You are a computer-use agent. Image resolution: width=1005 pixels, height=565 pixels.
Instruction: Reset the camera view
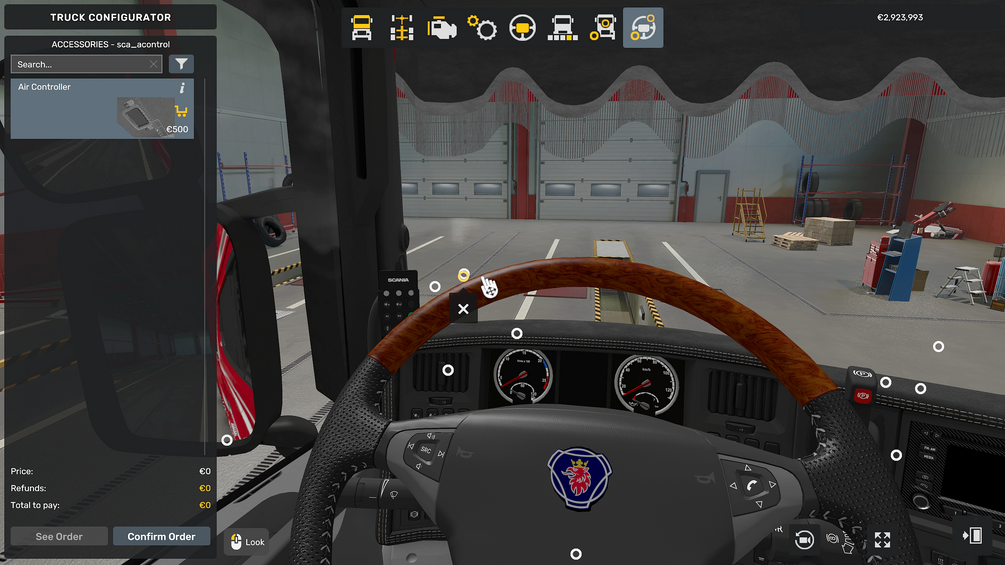tap(803, 539)
